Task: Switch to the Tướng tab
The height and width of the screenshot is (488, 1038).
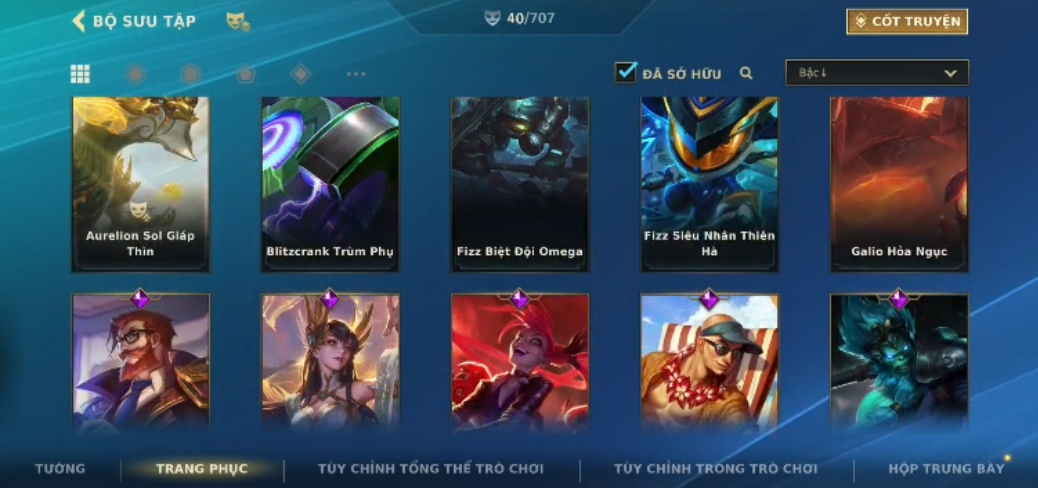Action: (60, 468)
